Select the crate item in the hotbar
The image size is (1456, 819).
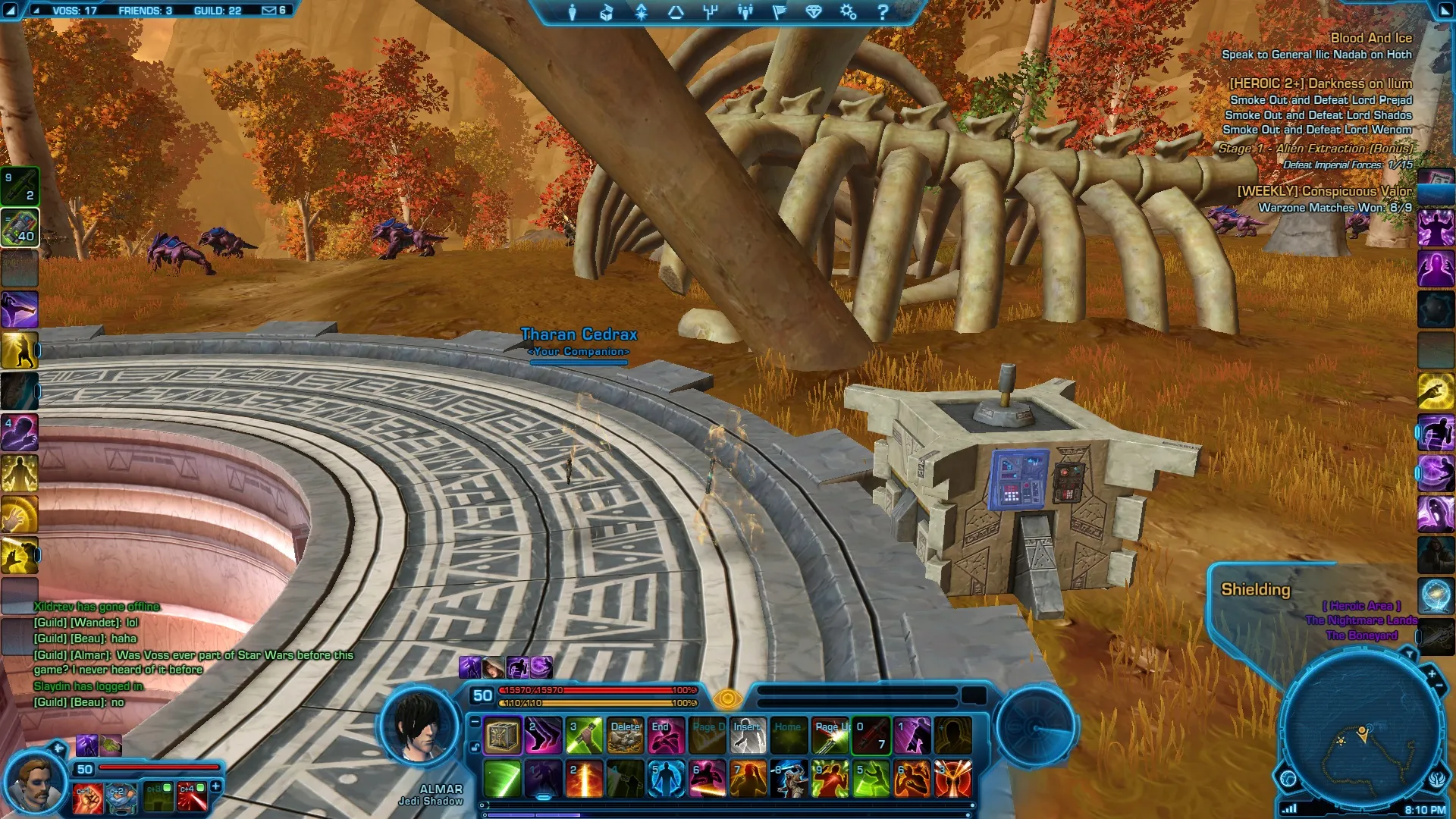pyautogui.click(x=502, y=736)
